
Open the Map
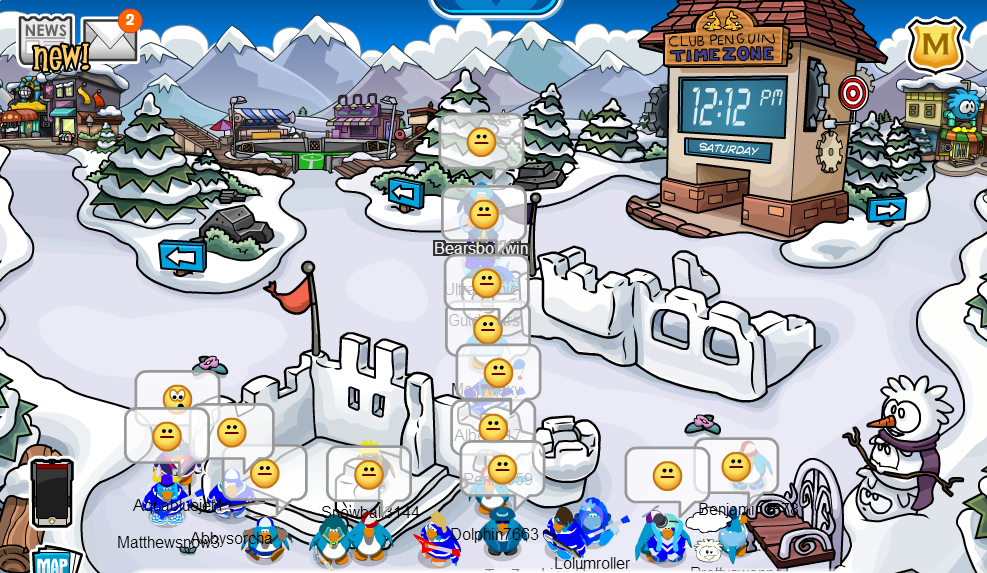(x=52, y=562)
